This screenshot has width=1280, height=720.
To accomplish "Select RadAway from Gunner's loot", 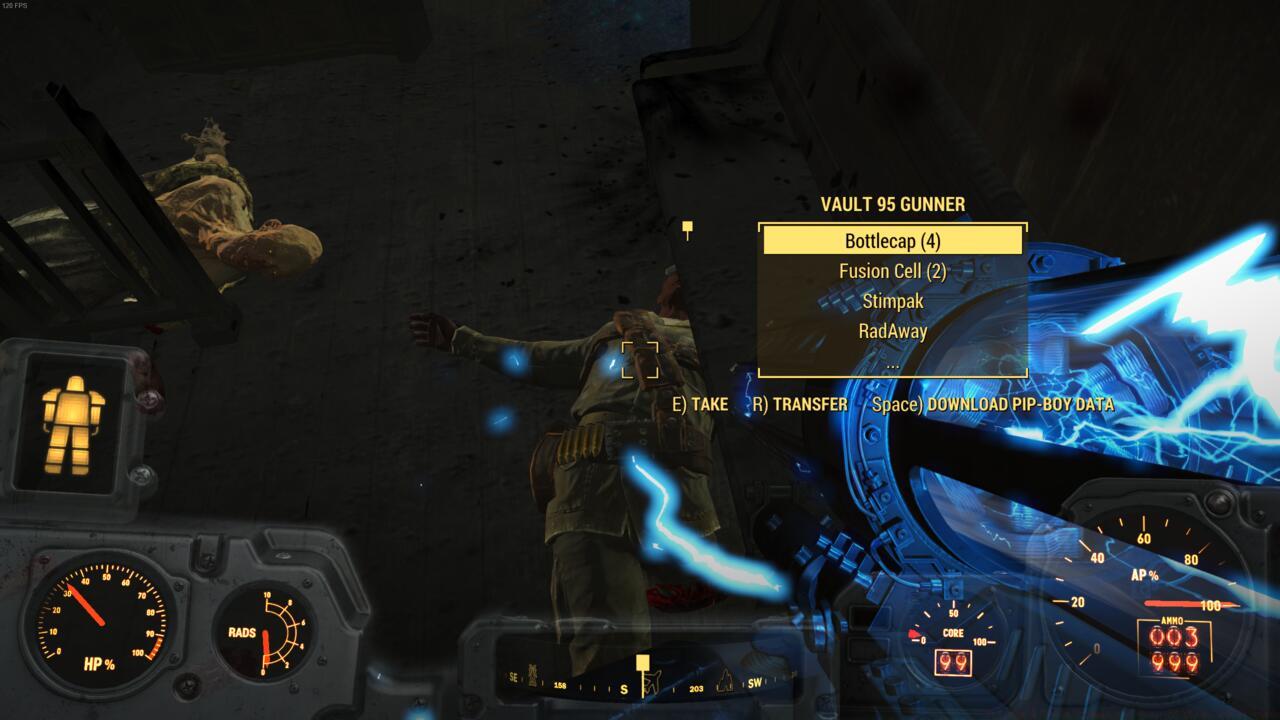I will [893, 331].
